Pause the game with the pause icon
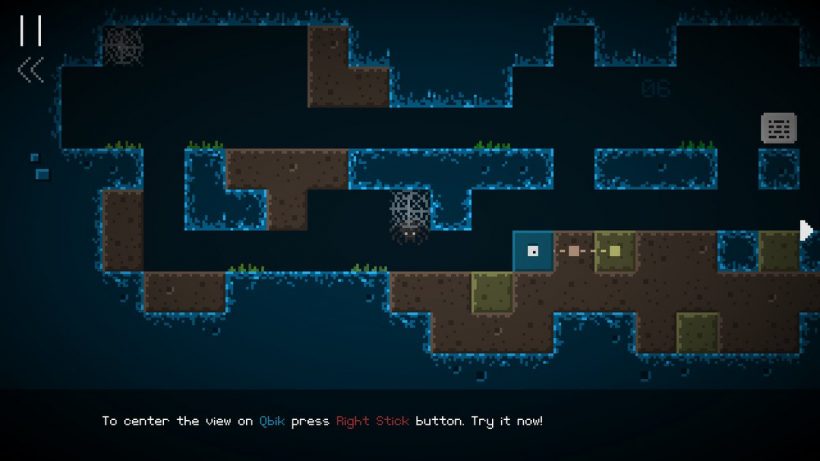 pos(30,30)
